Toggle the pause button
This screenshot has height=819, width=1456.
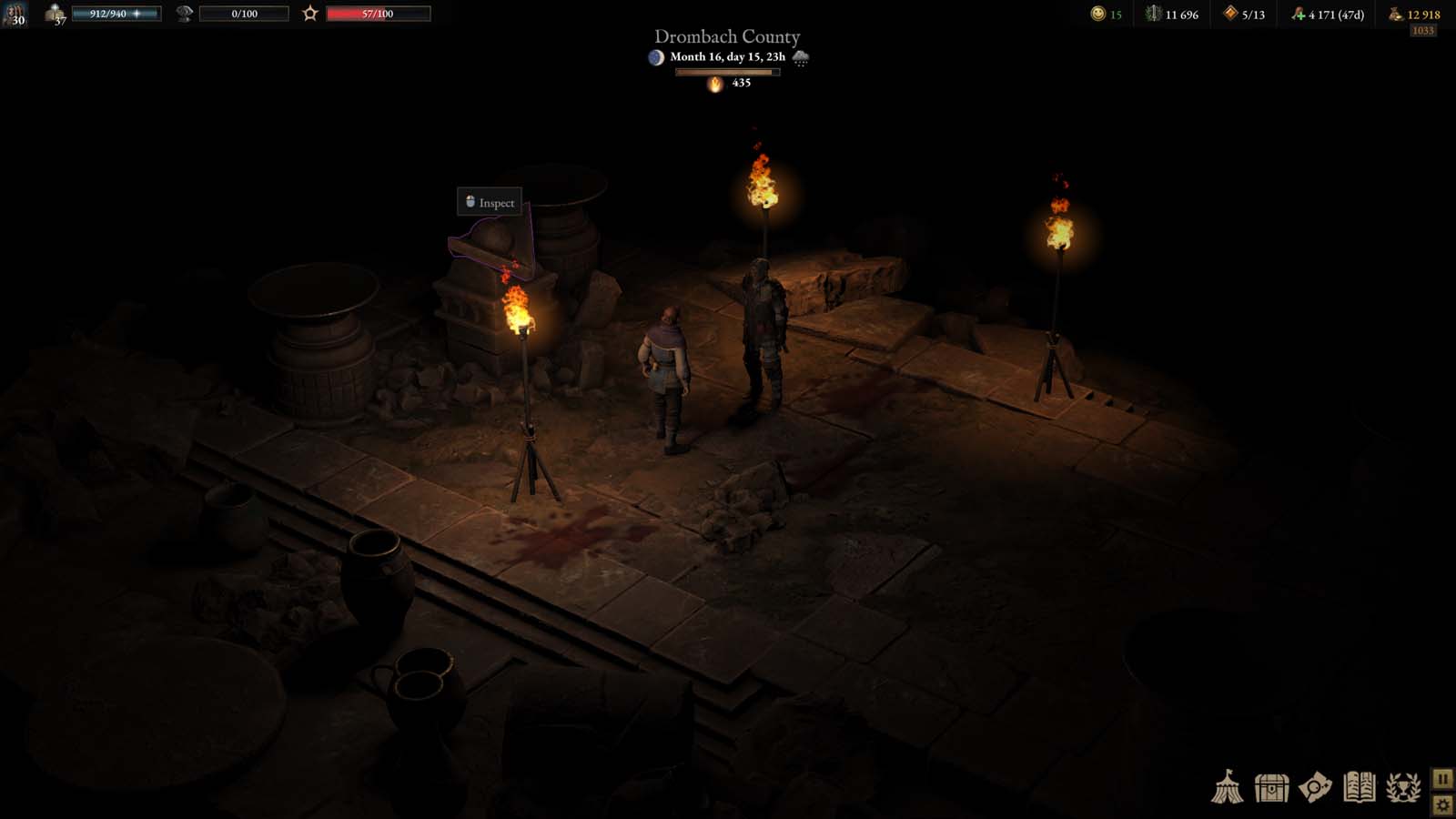[1442, 779]
